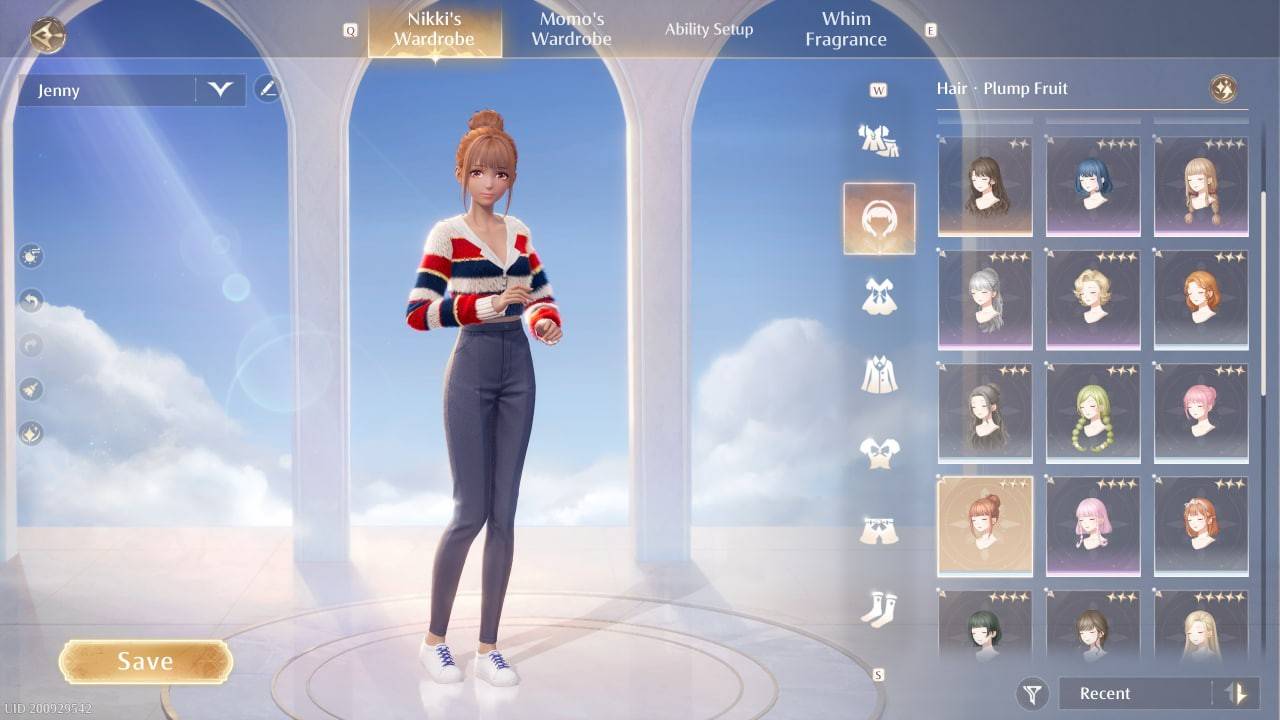Redo the undone wardrobe change
This screenshot has width=1280, height=720.
(30, 345)
